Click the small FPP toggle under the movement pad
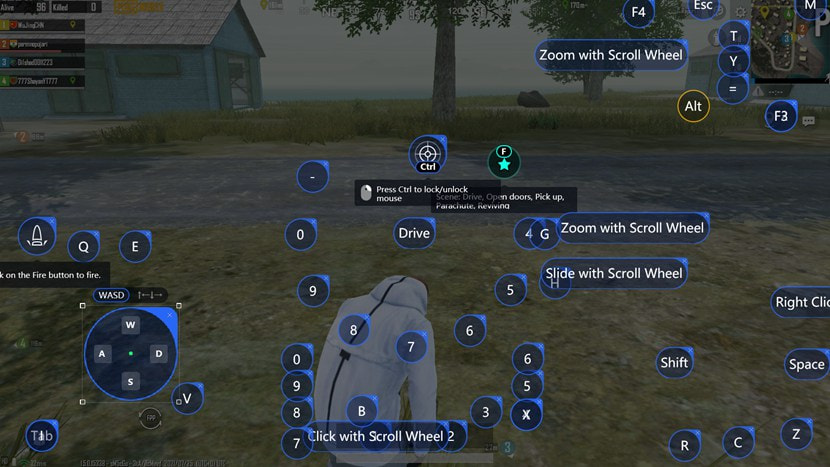The image size is (830, 467). point(151,417)
